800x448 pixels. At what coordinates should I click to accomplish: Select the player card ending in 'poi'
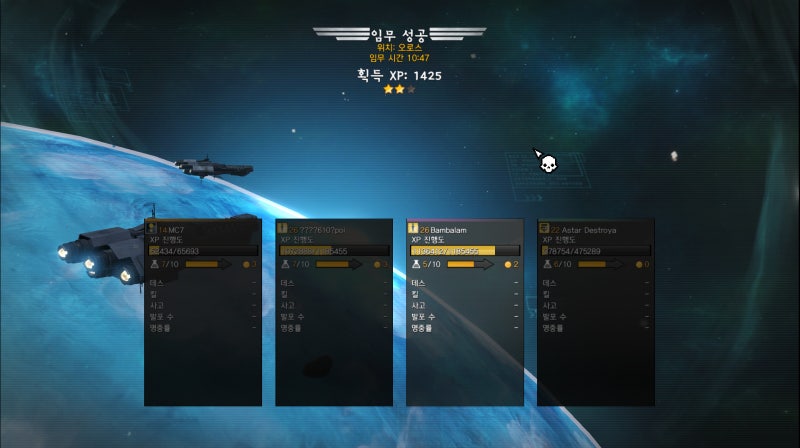(334, 312)
